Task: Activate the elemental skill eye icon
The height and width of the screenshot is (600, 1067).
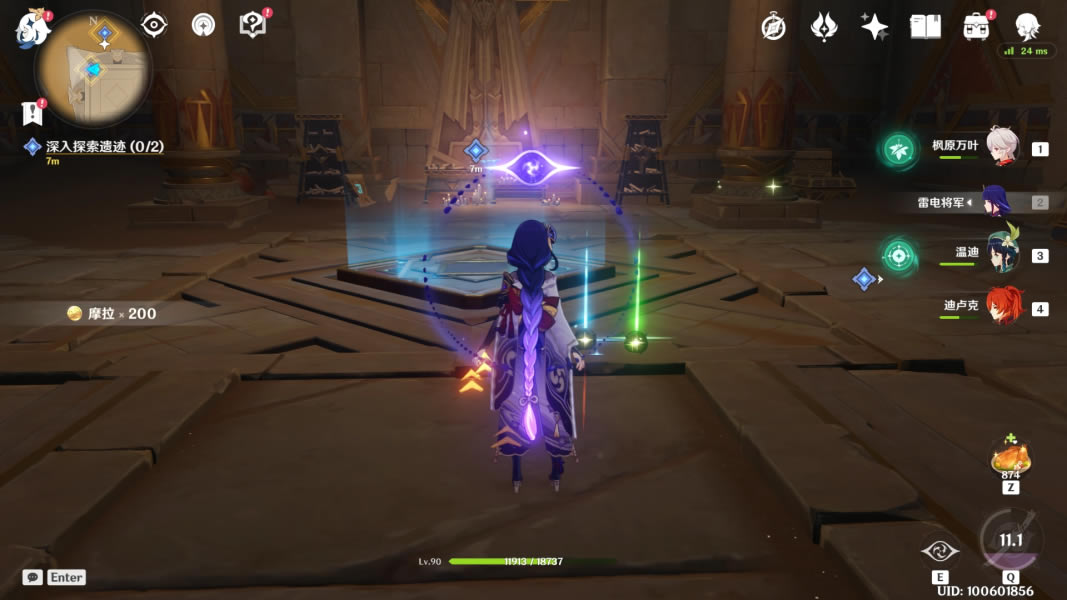Action: pyautogui.click(x=940, y=549)
